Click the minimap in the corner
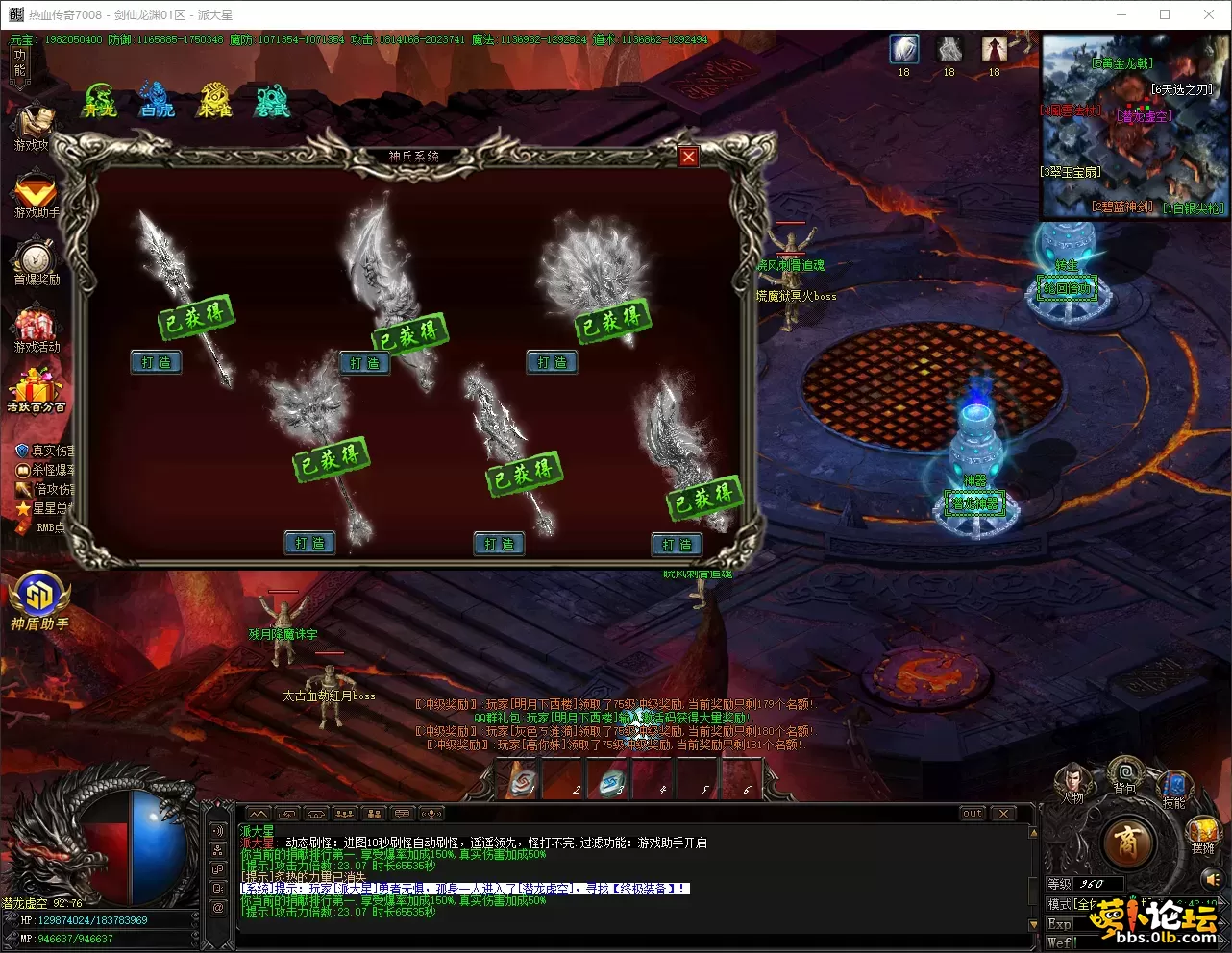This screenshot has height=953, width=1232. (1134, 125)
